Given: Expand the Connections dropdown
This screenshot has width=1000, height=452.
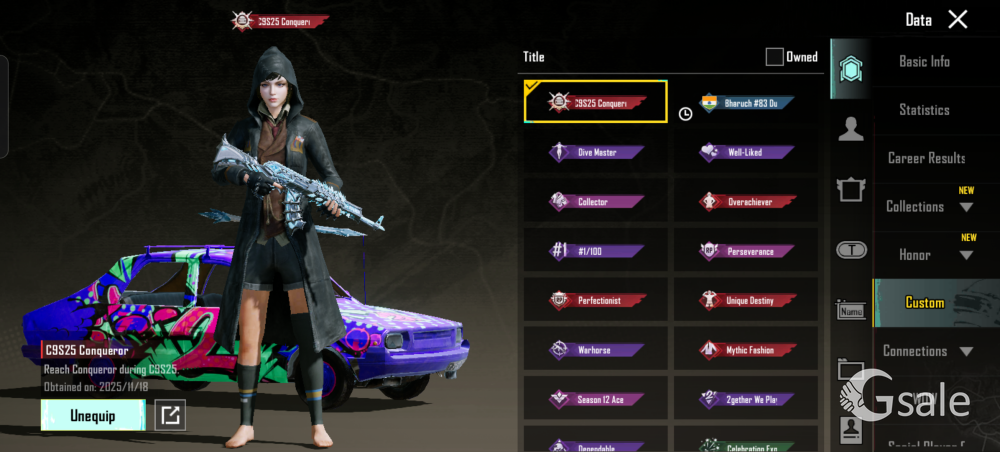Looking at the screenshot, I should (928, 351).
